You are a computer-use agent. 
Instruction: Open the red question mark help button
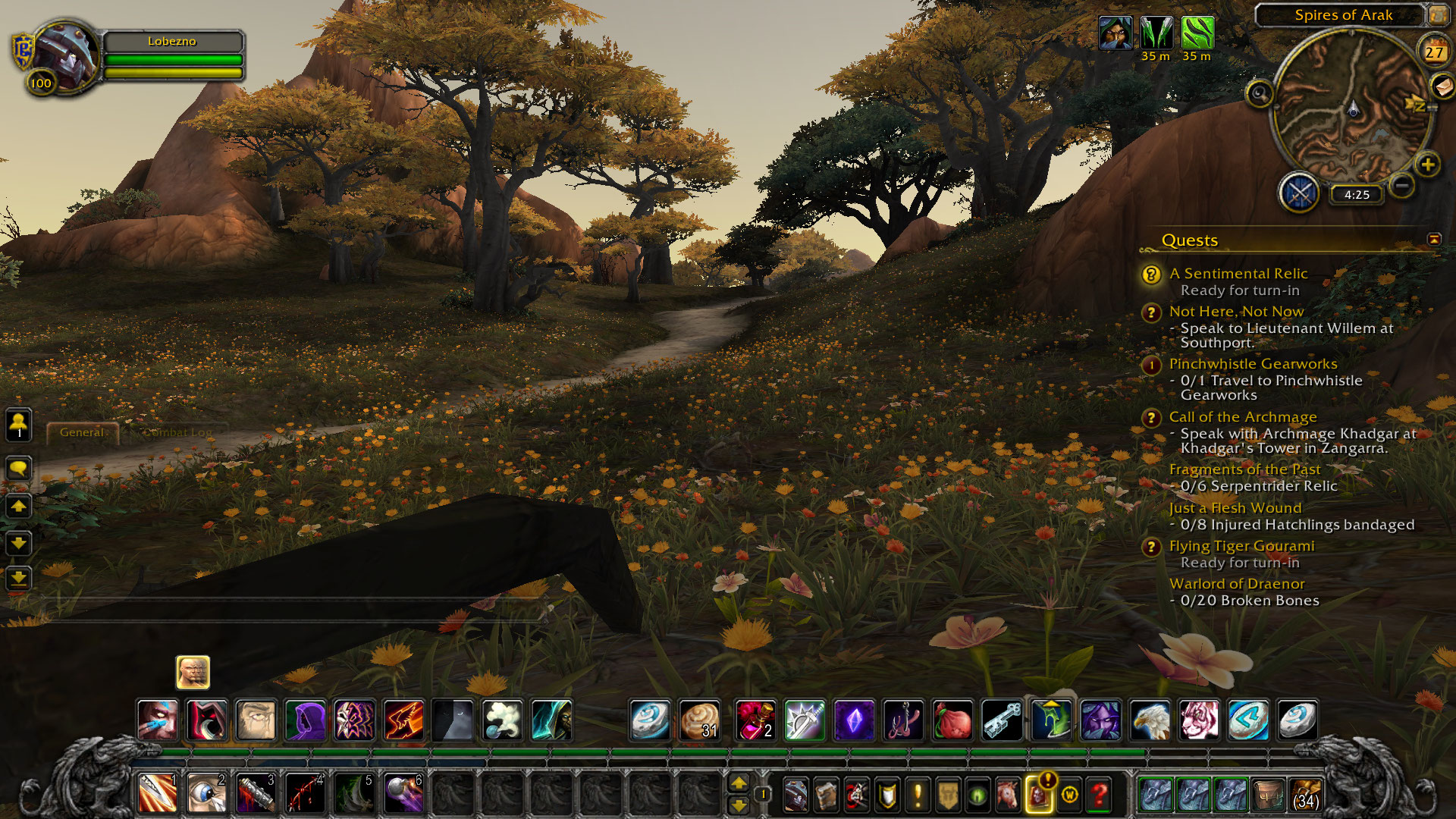tap(1099, 795)
